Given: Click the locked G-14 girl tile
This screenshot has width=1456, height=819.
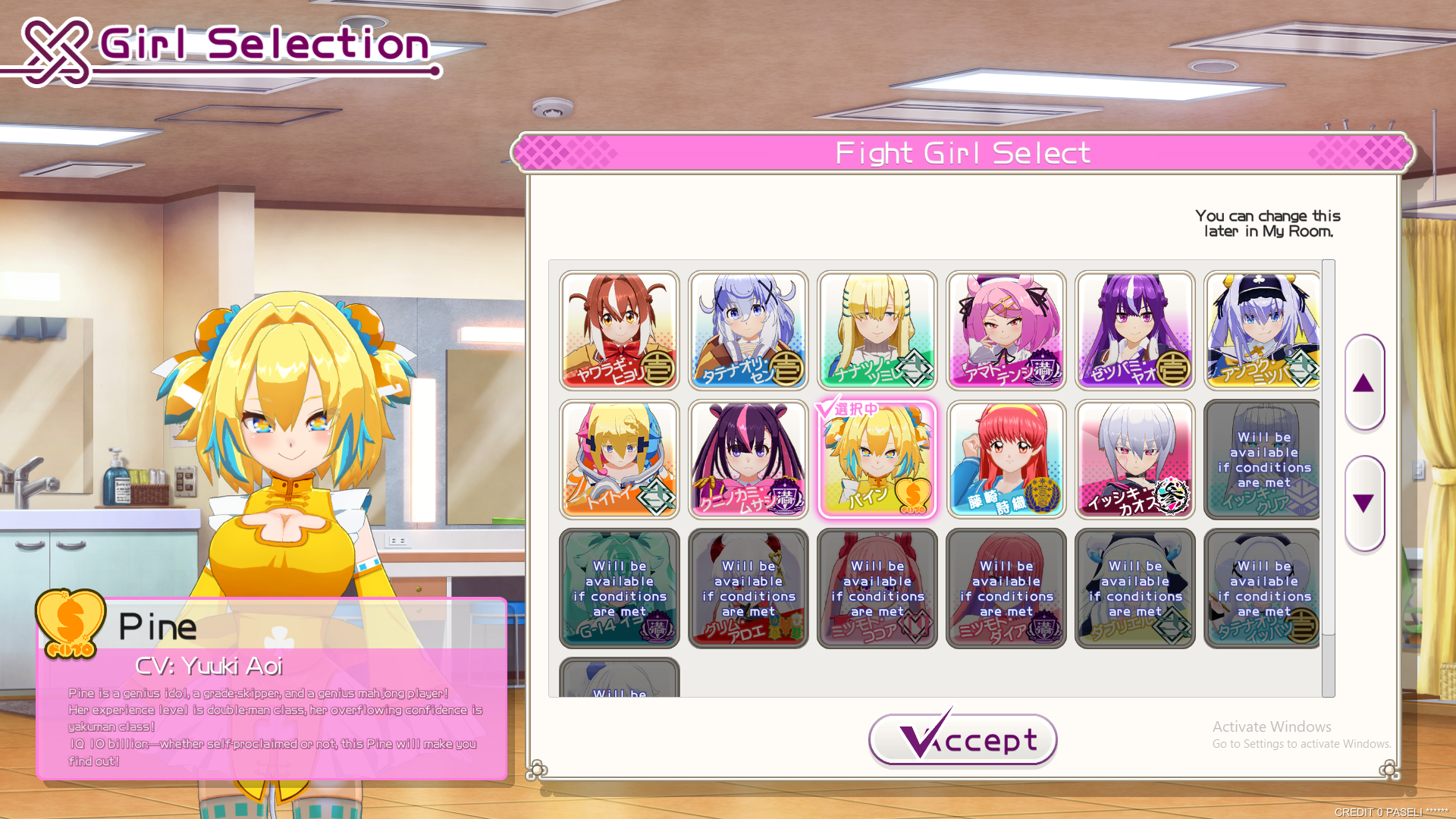Looking at the screenshot, I should point(620,588).
